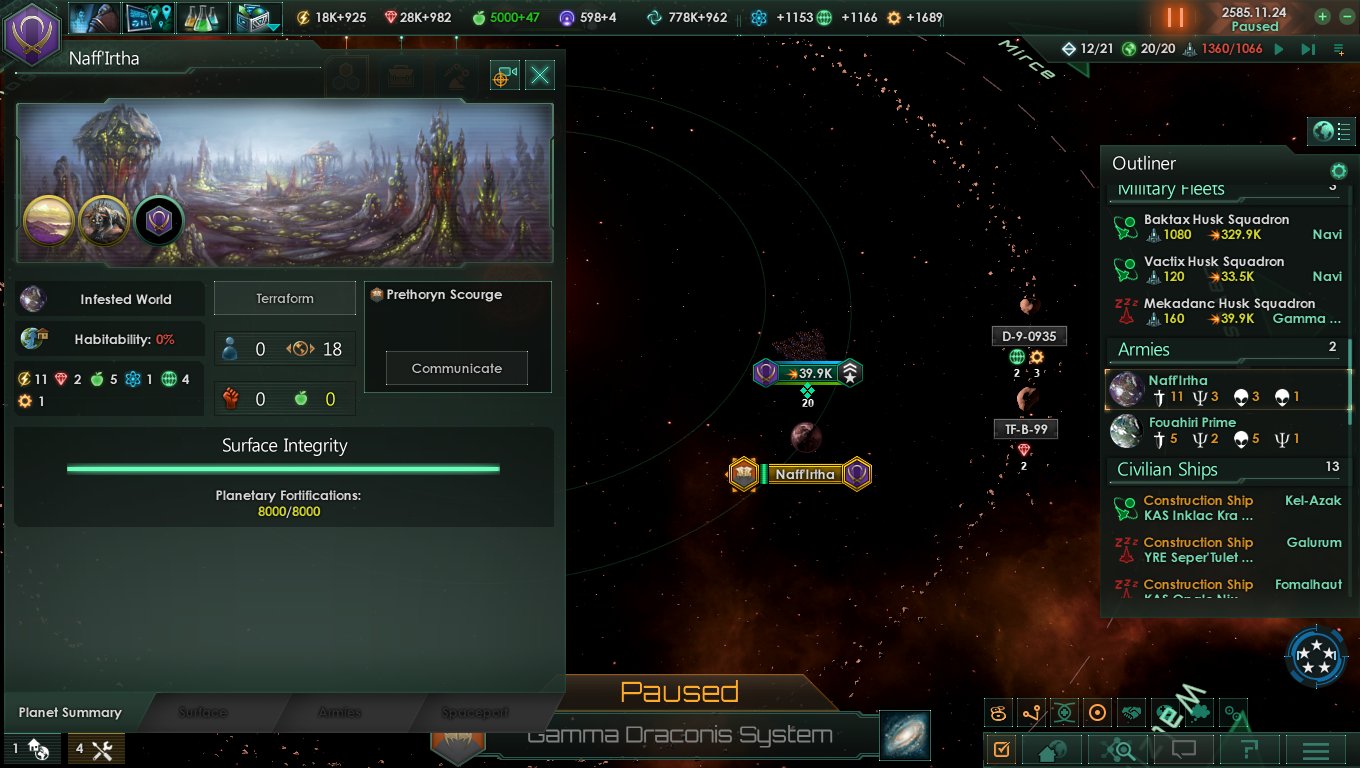1360x768 pixels.
Task: Open the main menu hamburger button
Action: point(1316,749)
